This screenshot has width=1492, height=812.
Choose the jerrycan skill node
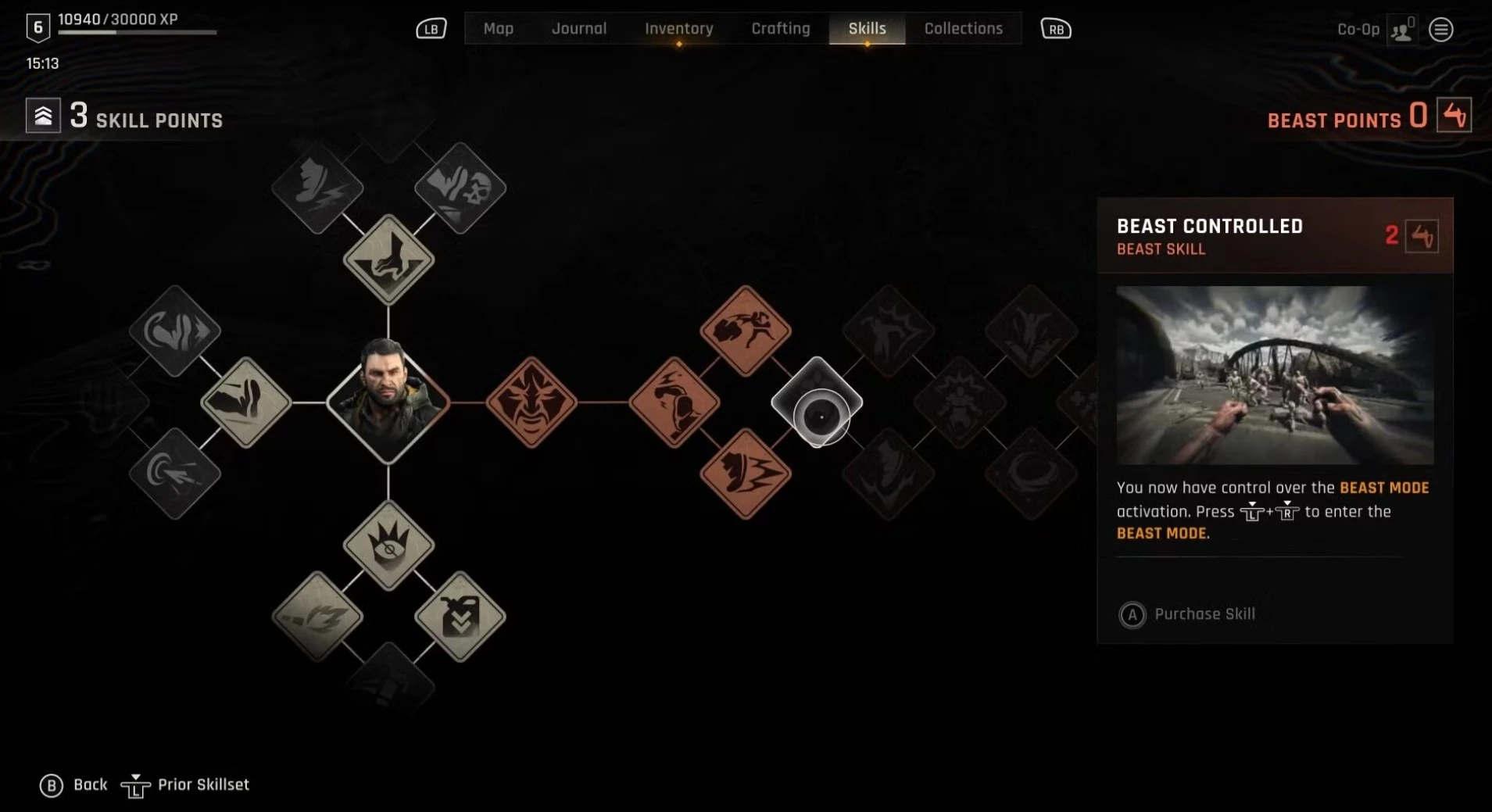click(x=460, y=617)
